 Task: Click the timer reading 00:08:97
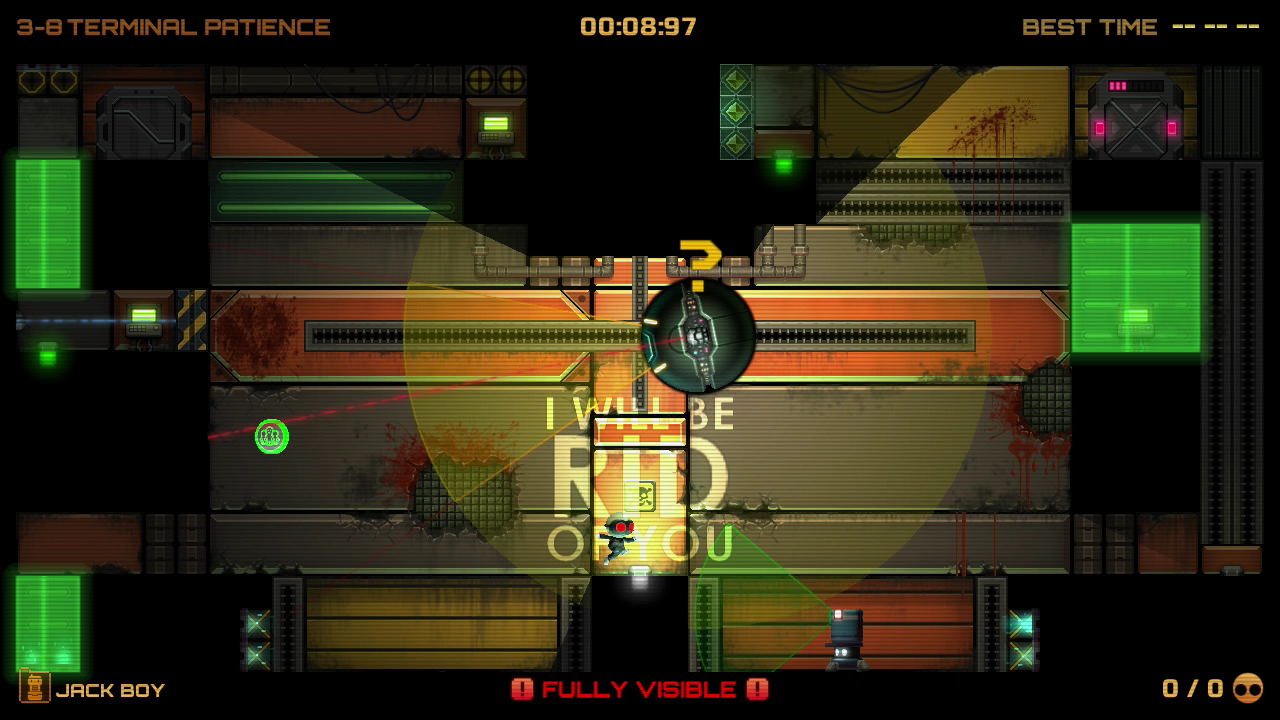point(640,27)
